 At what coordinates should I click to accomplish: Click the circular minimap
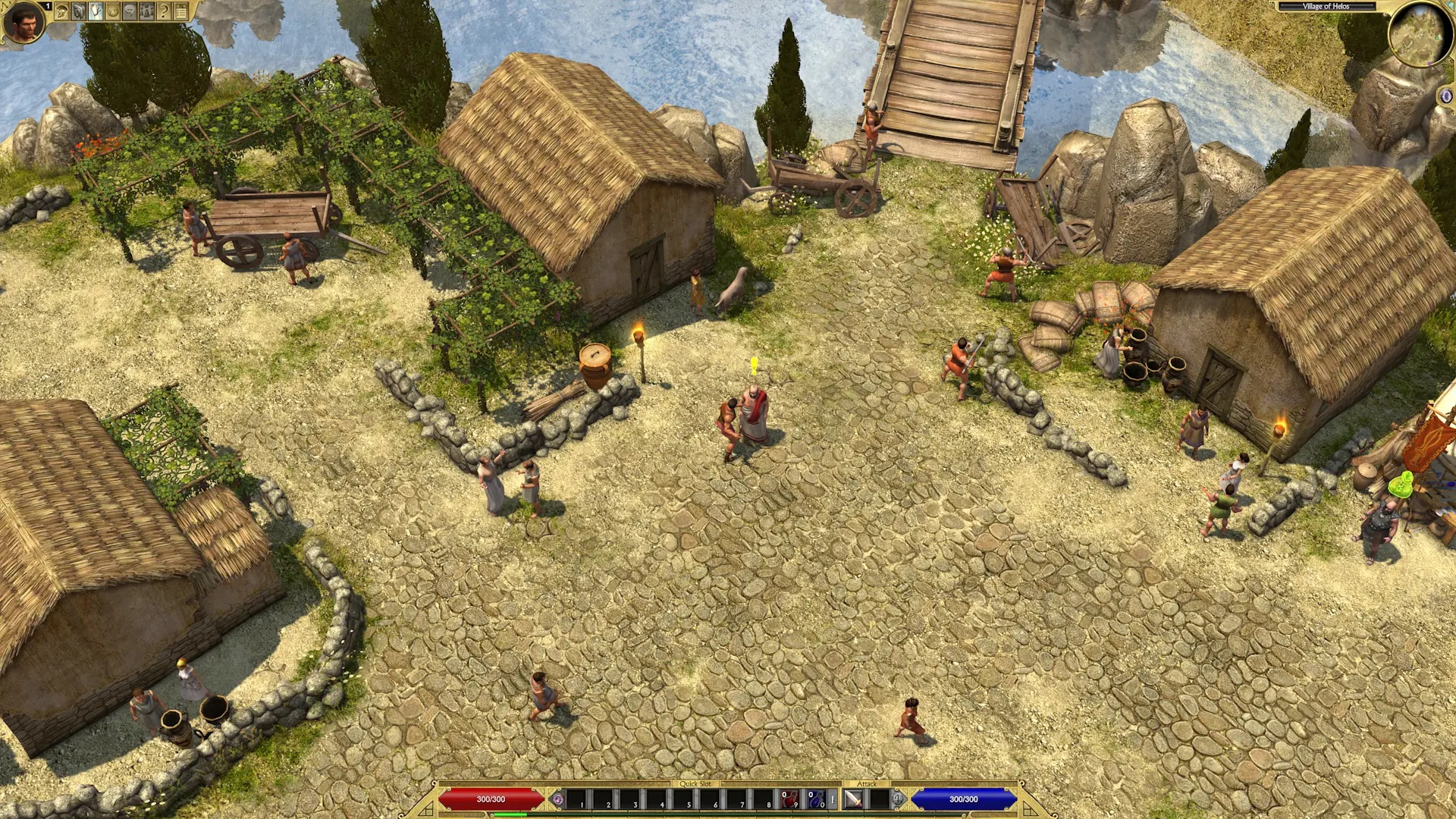pos(1416,34)
